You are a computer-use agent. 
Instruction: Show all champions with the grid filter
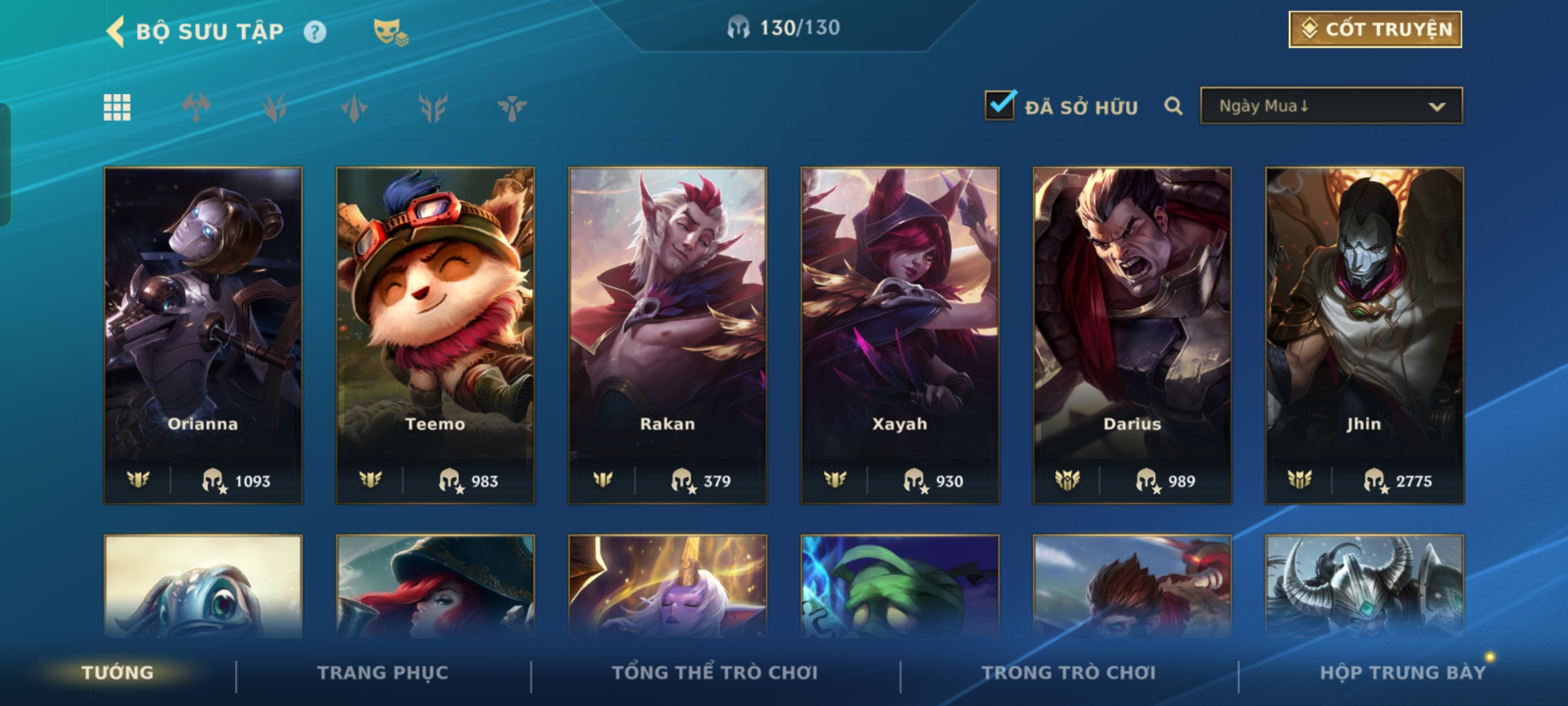click(118, 107)
